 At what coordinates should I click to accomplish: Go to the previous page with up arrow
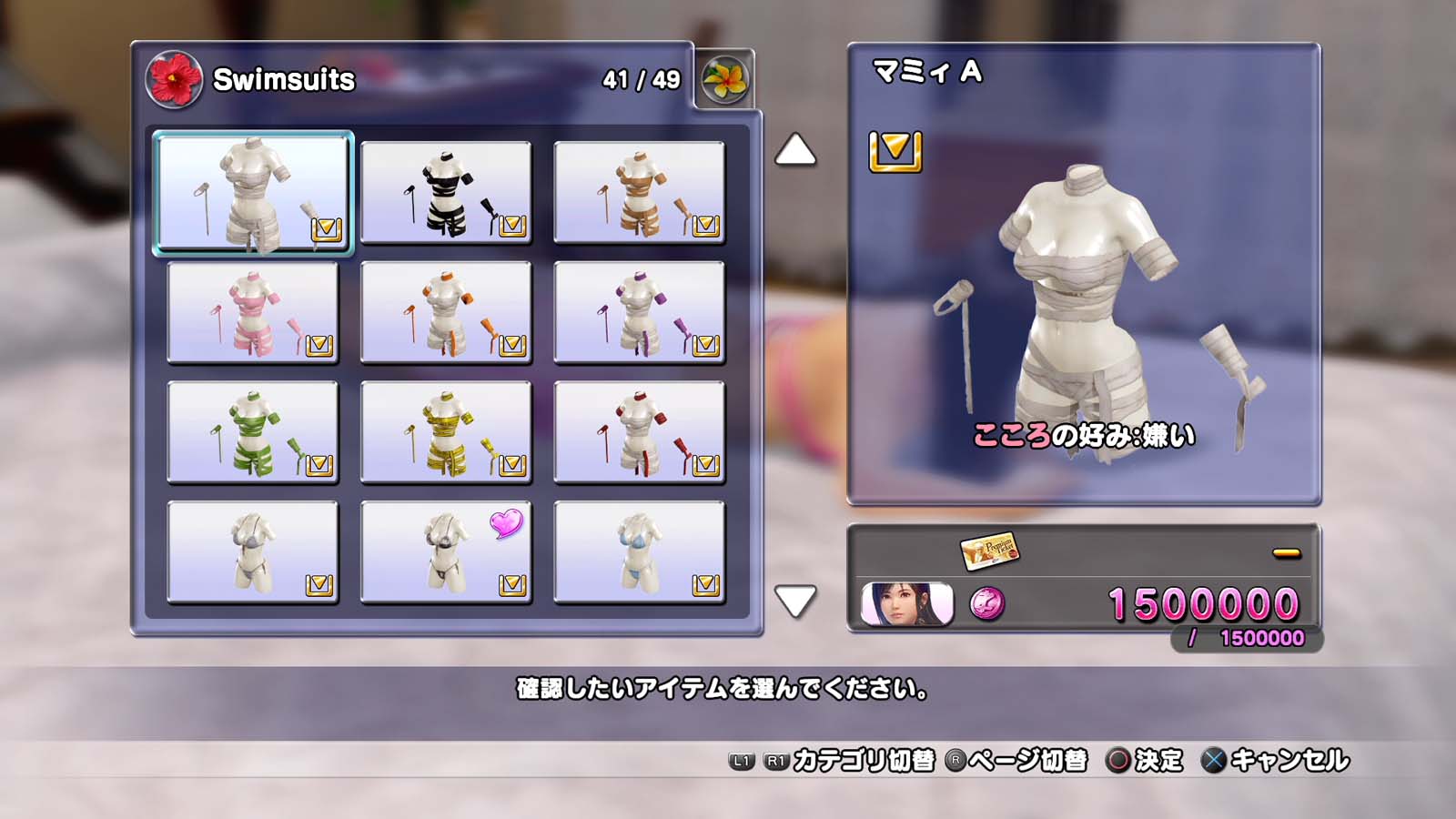click(x=794, y=150)
